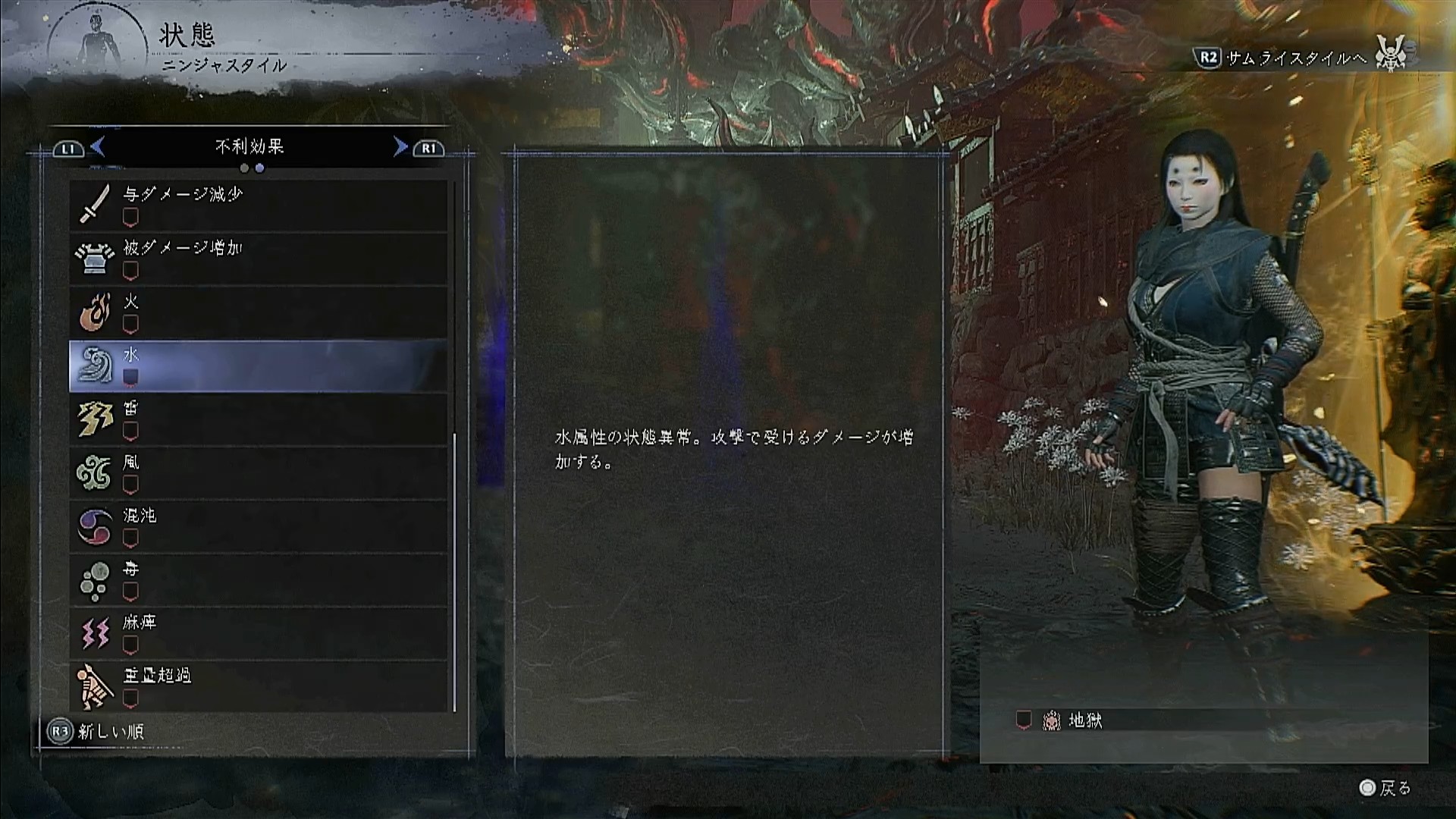The image size is (1456, 819).
Task: Go back with the 戻る button
Action: click(1385, 789)
